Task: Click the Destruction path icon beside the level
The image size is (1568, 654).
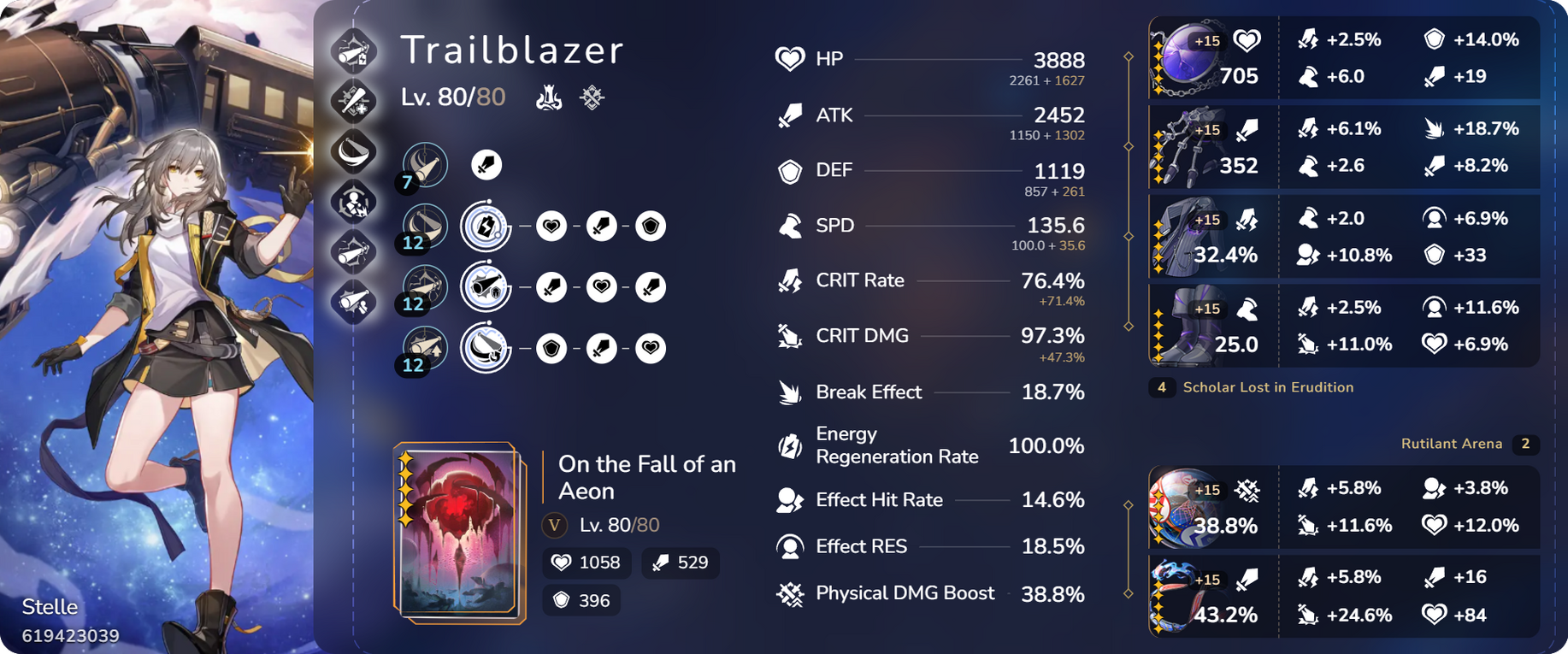Action: 549,97
